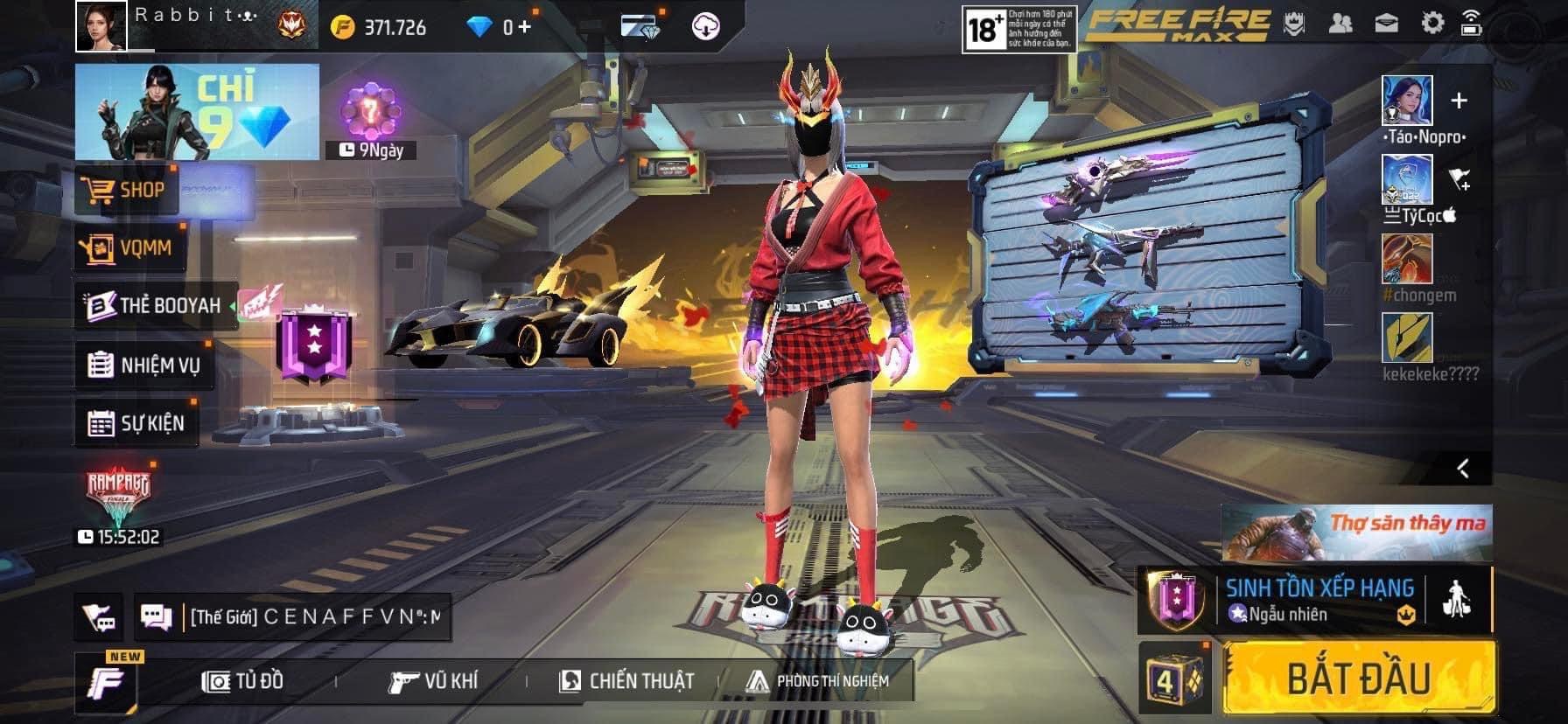Add diamonds with the plus button

tap(524, 27)
